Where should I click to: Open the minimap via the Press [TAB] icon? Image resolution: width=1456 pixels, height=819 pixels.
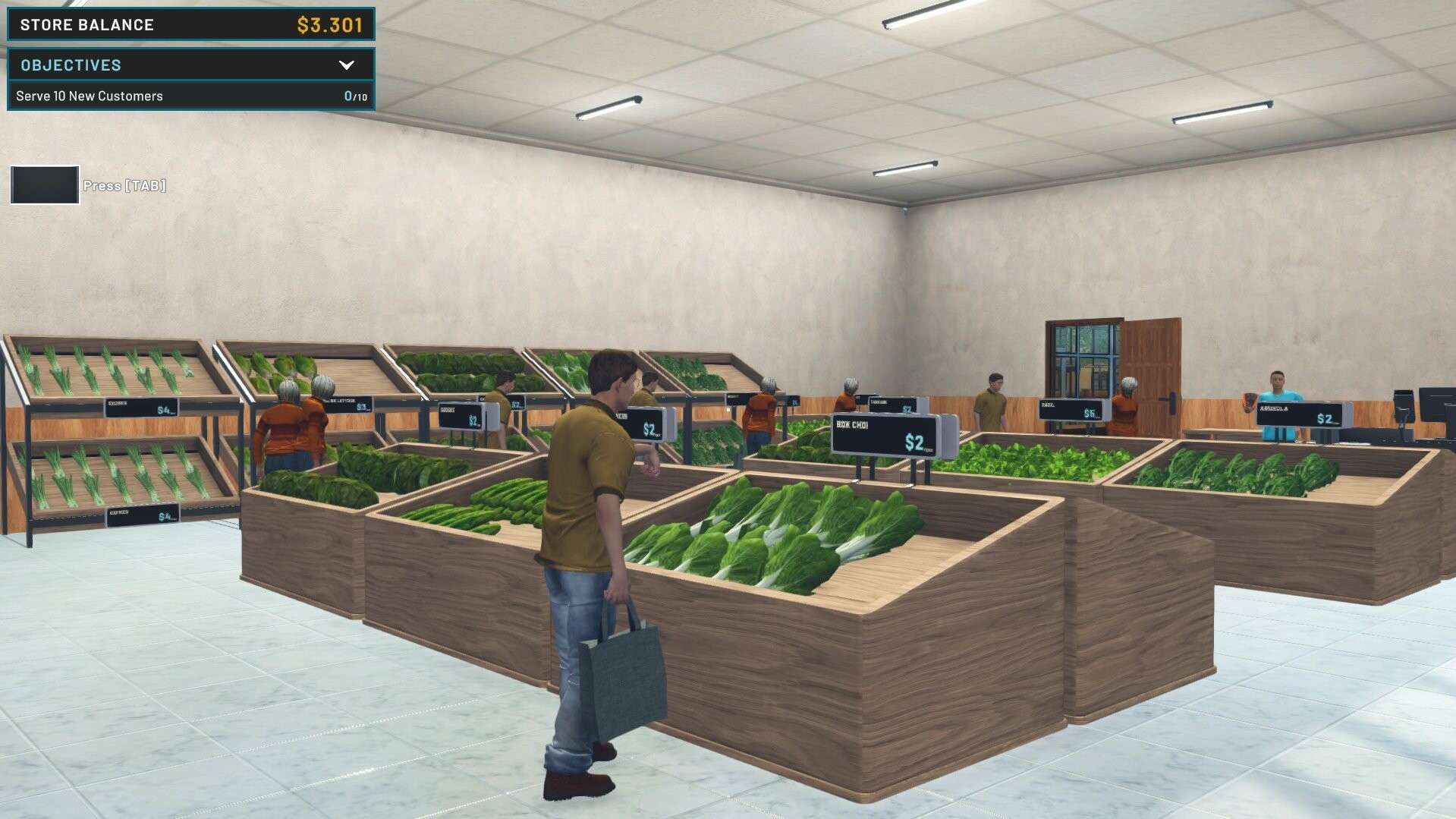[x=43, y=184]
